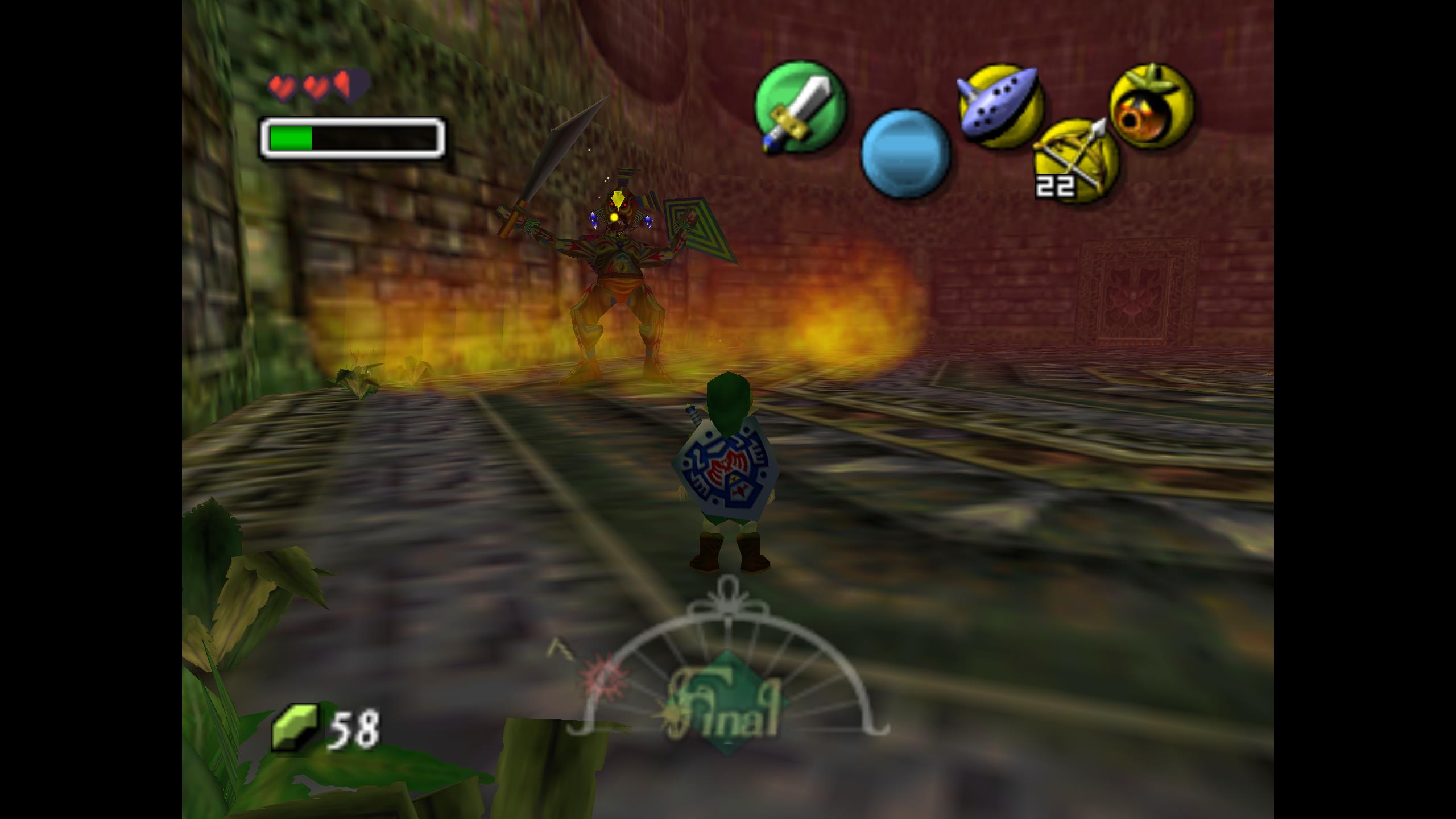Image resolution: width=1456 pixels, height=819 pixels.
Task: Equip the Deku Mask item icon
Action: pyautogui.click(x=1152, y=106)
